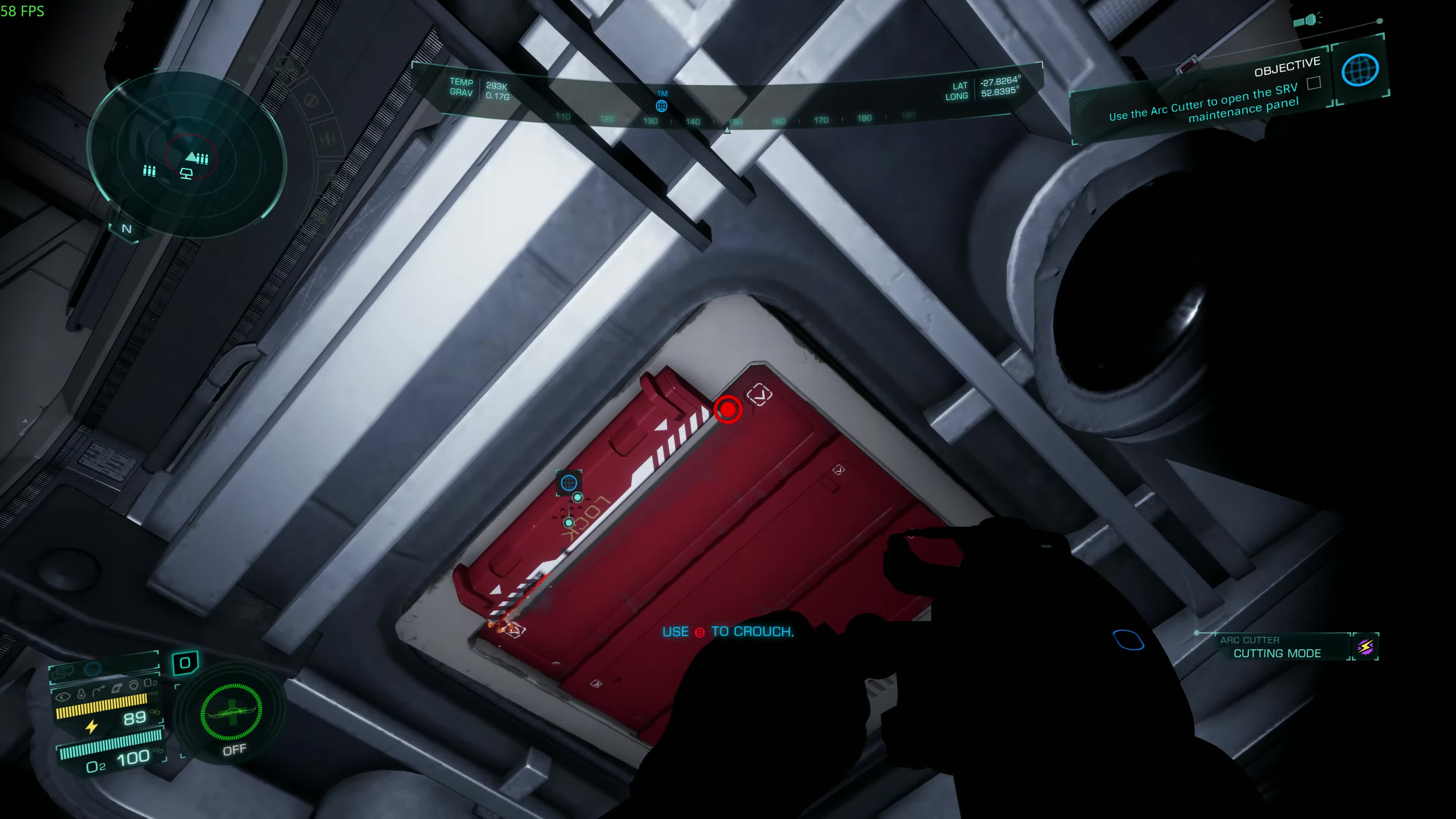The width and height of the screenshot is (1456, 819).
Task: Select the blue globe waypoint marker on the red panel
Action: click(569, 483)
